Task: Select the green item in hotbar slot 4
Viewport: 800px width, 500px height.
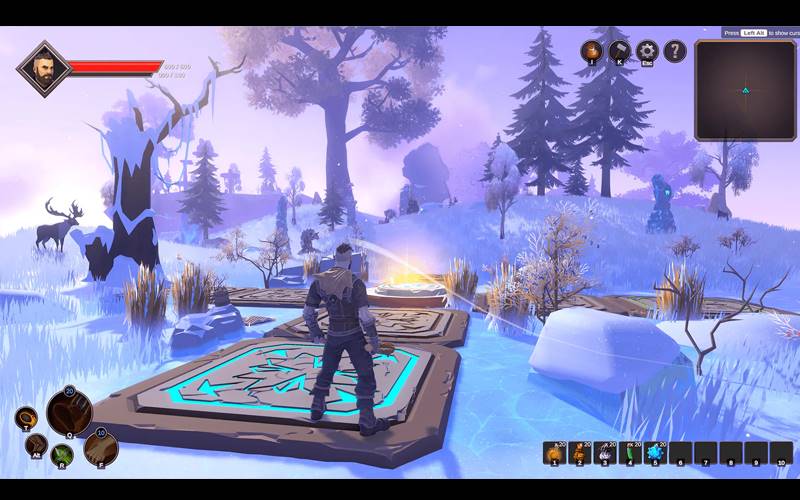Action: [x=630, y=454]
